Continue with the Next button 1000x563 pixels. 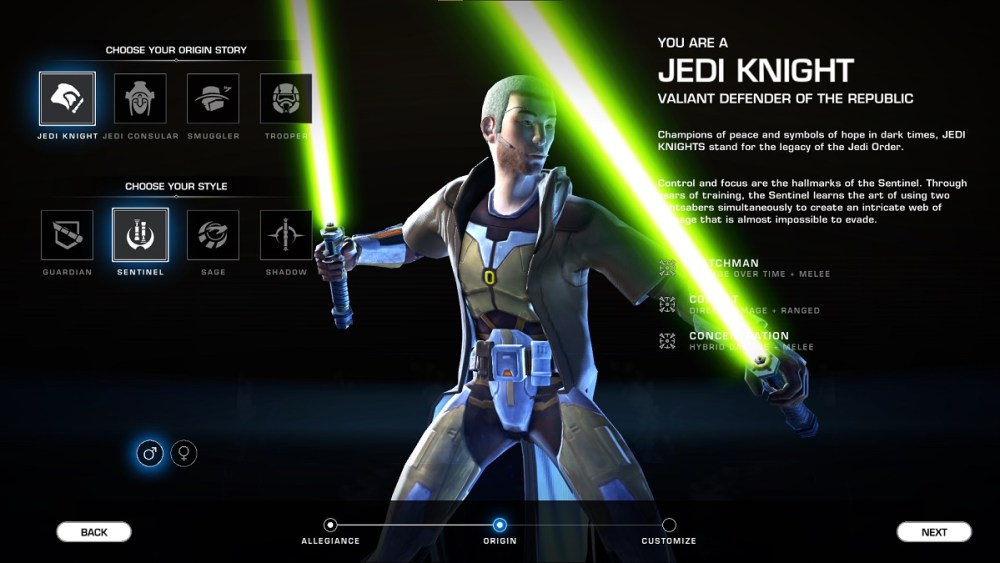[934, 532]
